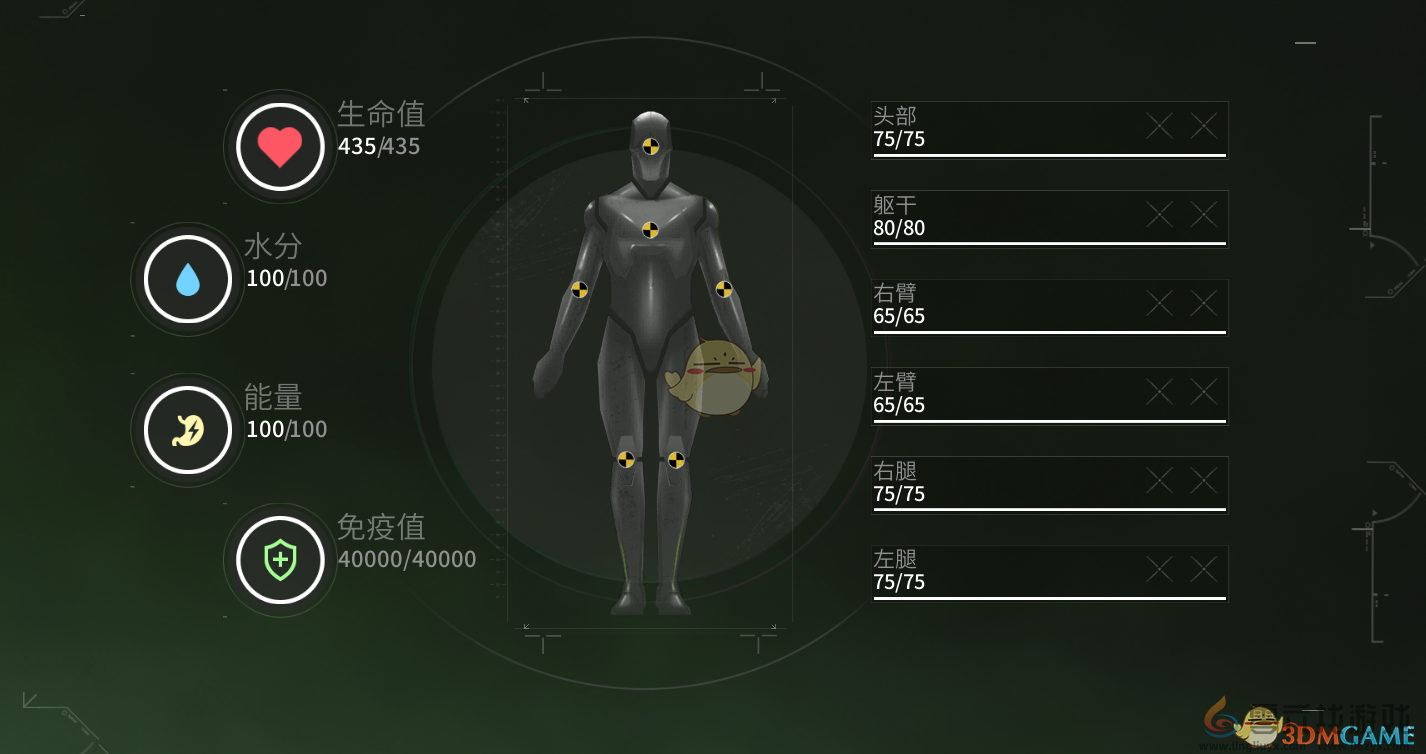Click the mannequin figure in the center panel

tap(650, 360)
